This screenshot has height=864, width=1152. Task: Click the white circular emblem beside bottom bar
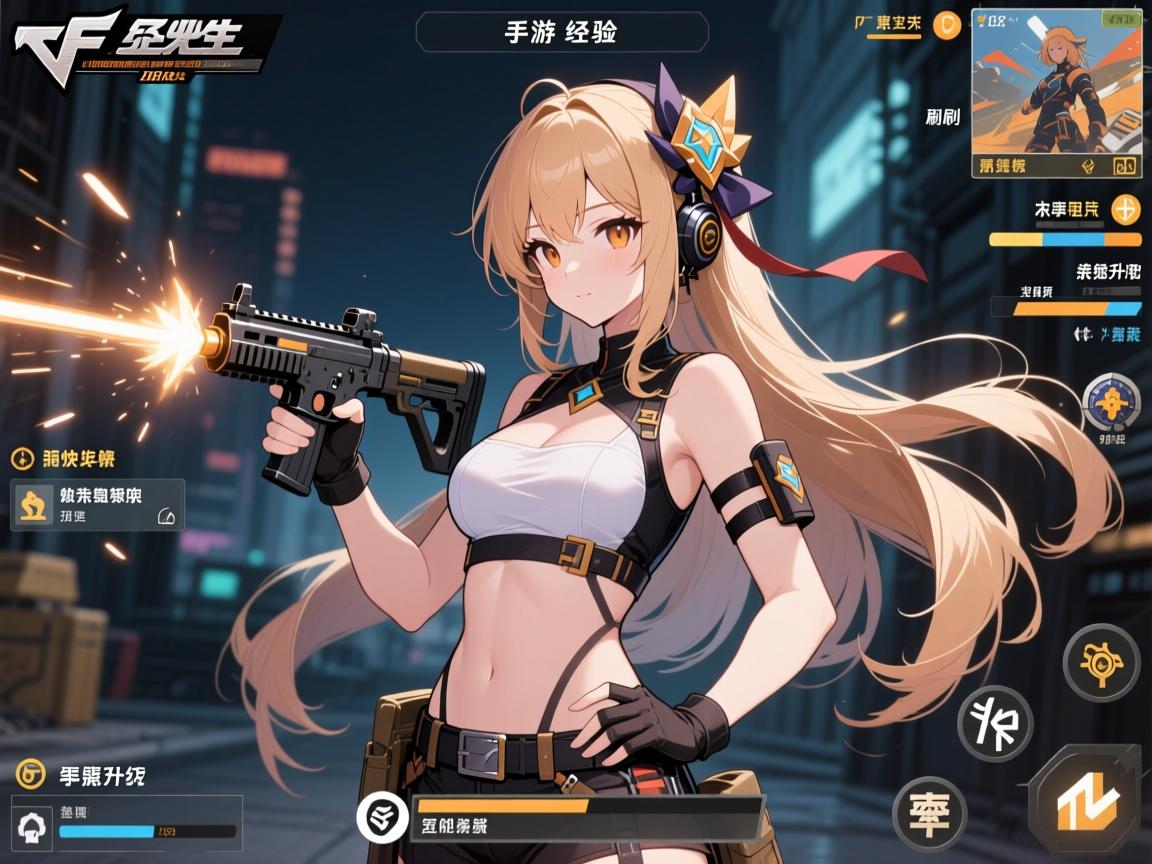click(382, 816)
